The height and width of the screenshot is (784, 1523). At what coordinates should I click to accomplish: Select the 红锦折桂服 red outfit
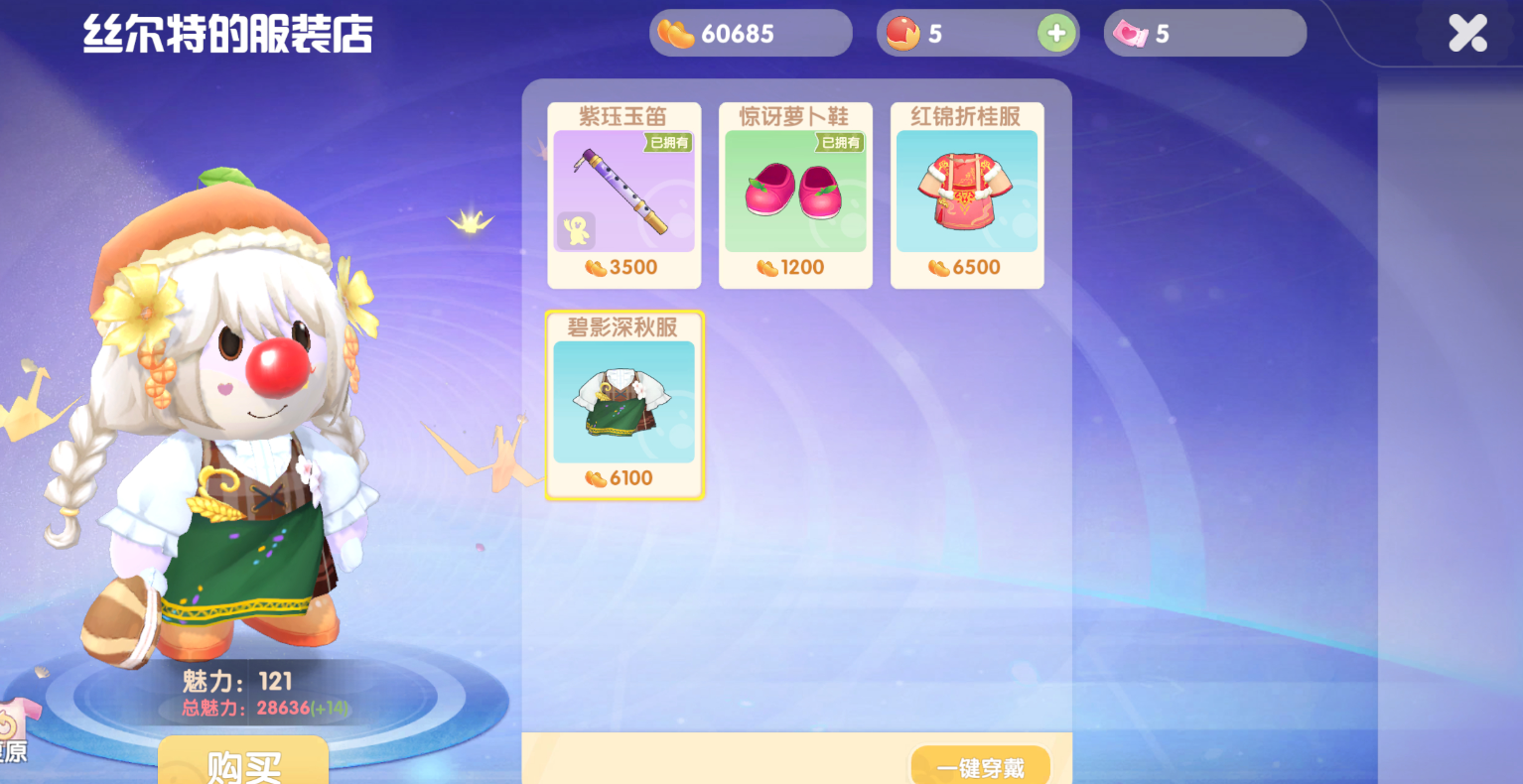coord(966,189)
